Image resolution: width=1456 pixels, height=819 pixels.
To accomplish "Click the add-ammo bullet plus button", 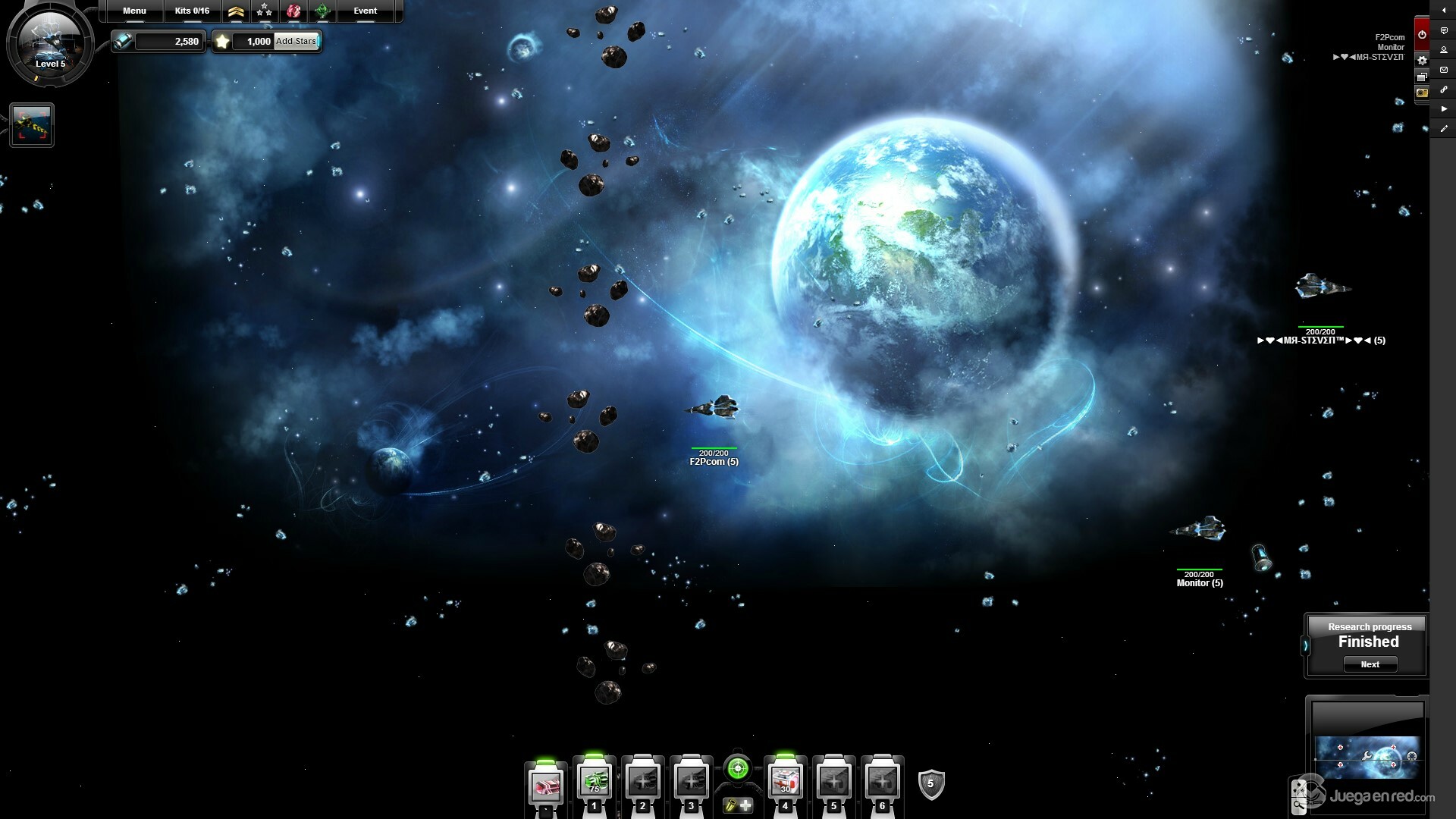I will (737, 805).
